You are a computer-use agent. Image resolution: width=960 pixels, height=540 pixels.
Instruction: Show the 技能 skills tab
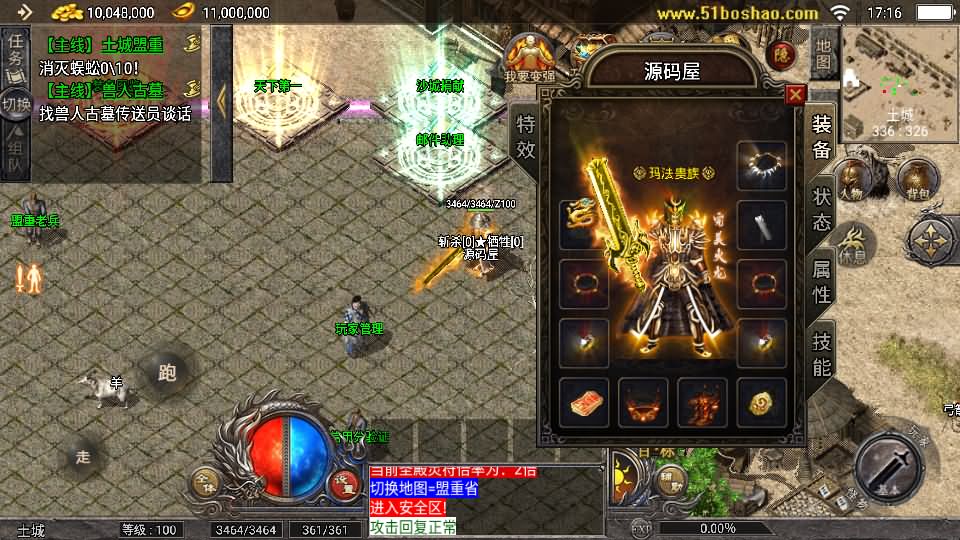pyautogui.click(x=822, y=353)
